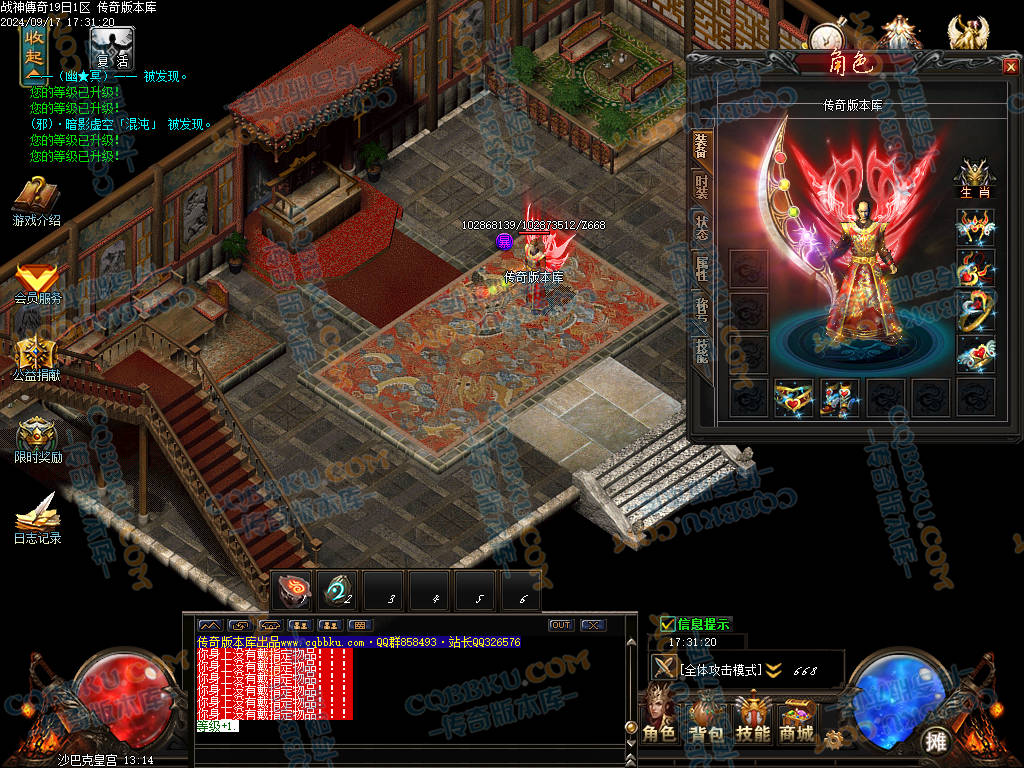This screenshot has width=1024, height=768.
Task: Open the 状态 tab
Action: (x=701, y=228)
